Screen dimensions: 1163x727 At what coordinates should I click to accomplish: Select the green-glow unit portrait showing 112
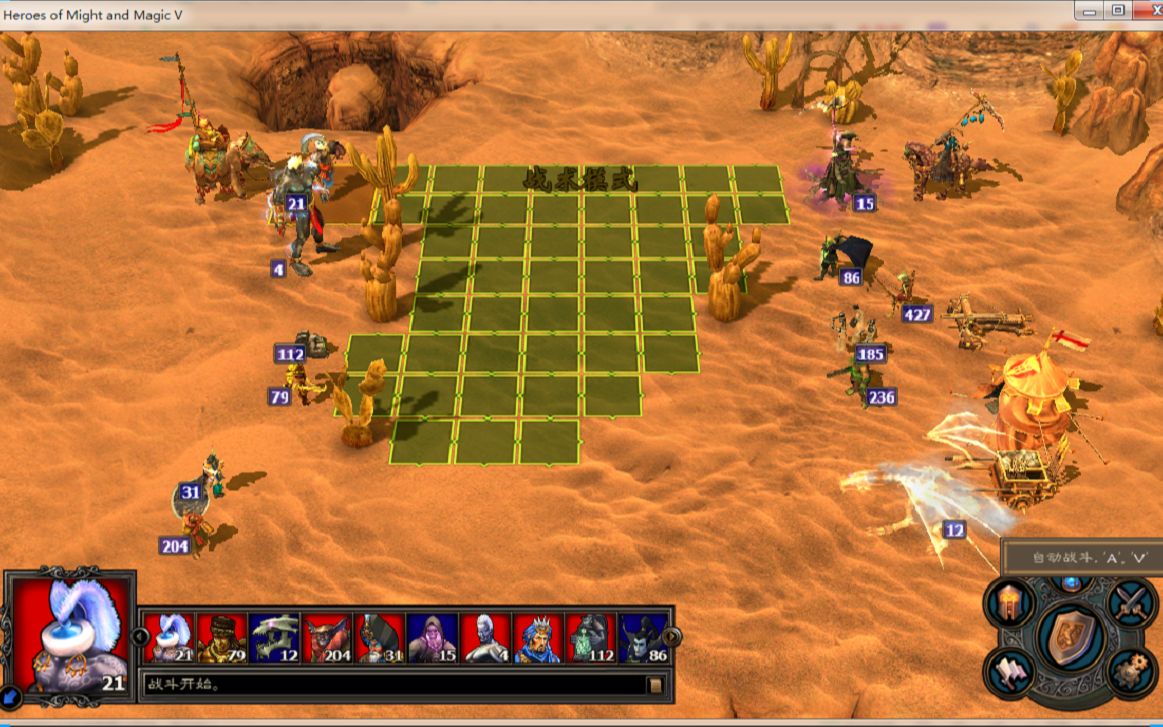590,637
